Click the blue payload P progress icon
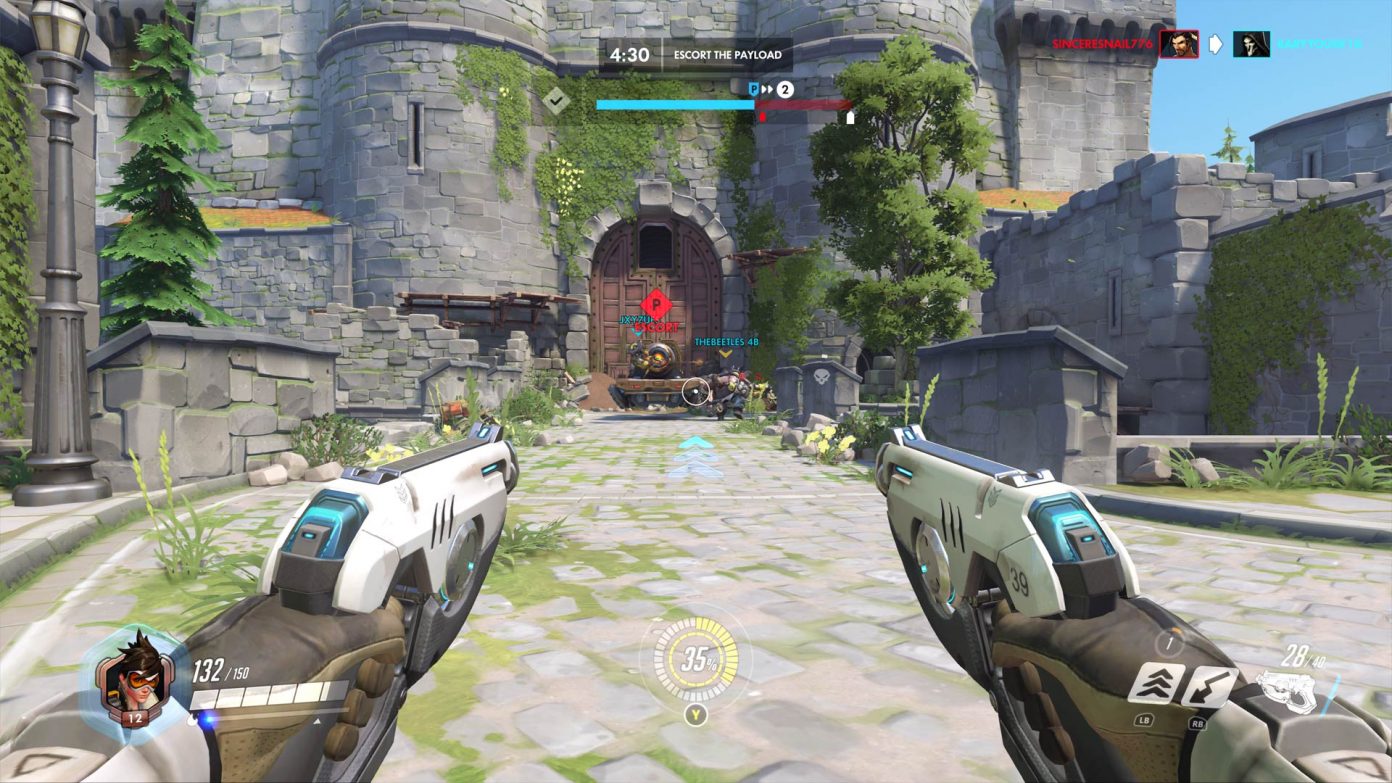 click(754, 89)
